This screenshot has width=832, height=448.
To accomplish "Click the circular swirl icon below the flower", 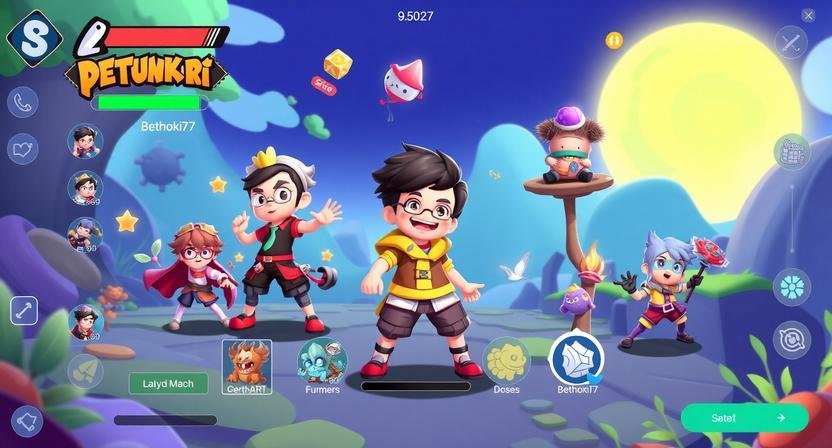I will point(792,339).
